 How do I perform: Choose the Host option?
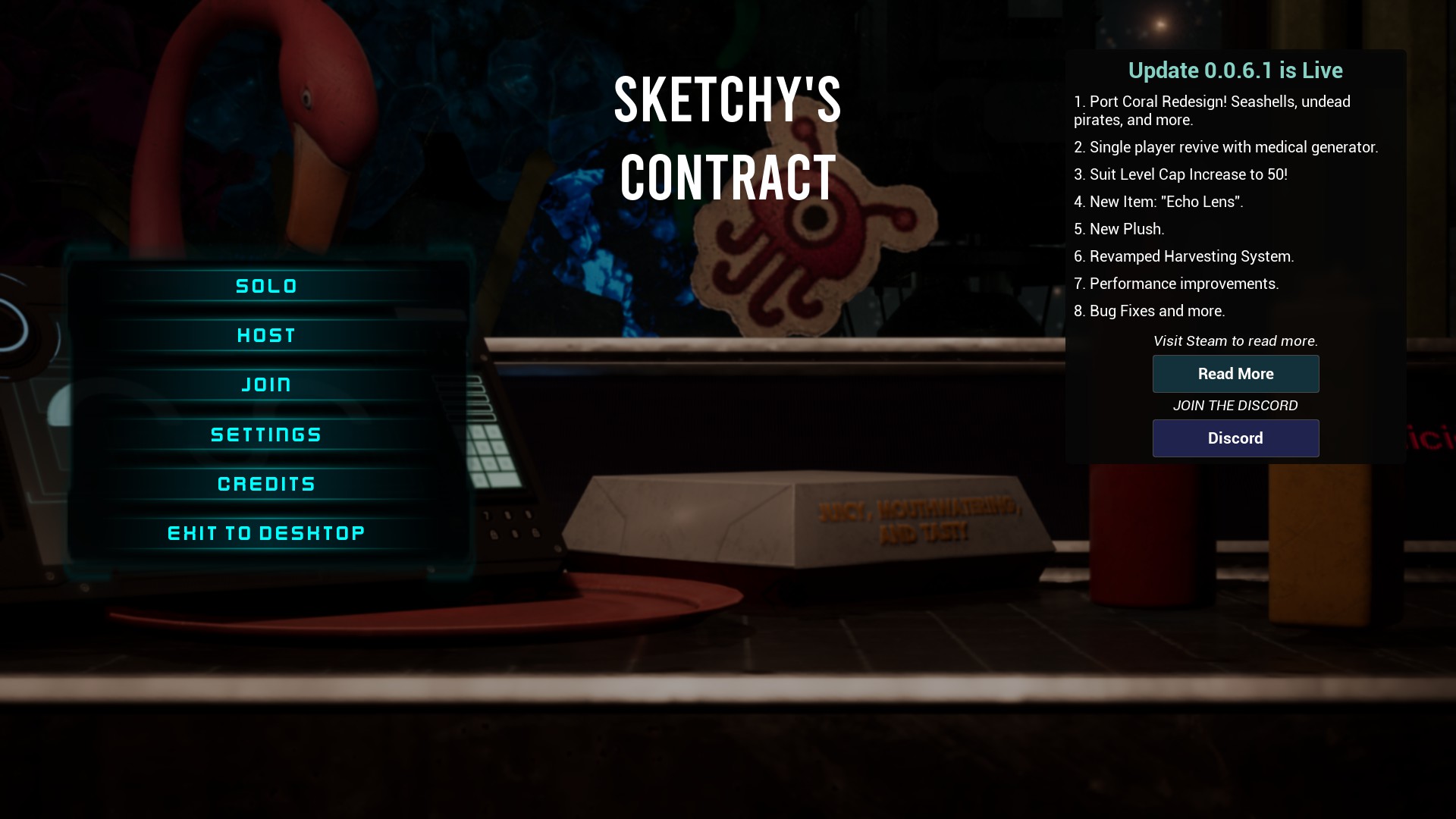265,335
